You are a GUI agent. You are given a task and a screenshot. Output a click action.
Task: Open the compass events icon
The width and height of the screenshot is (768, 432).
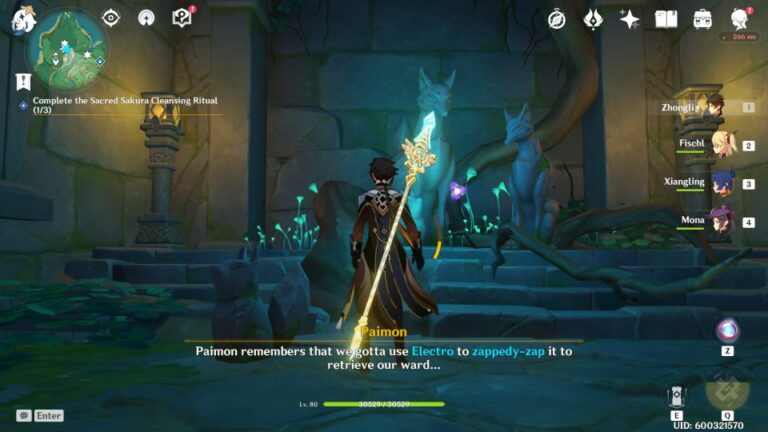[557, 19]
